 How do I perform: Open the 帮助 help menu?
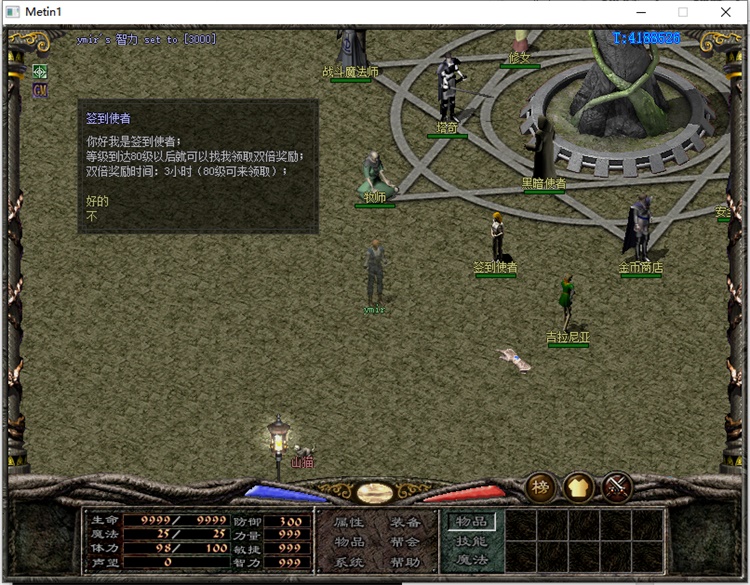coord(405,562)
